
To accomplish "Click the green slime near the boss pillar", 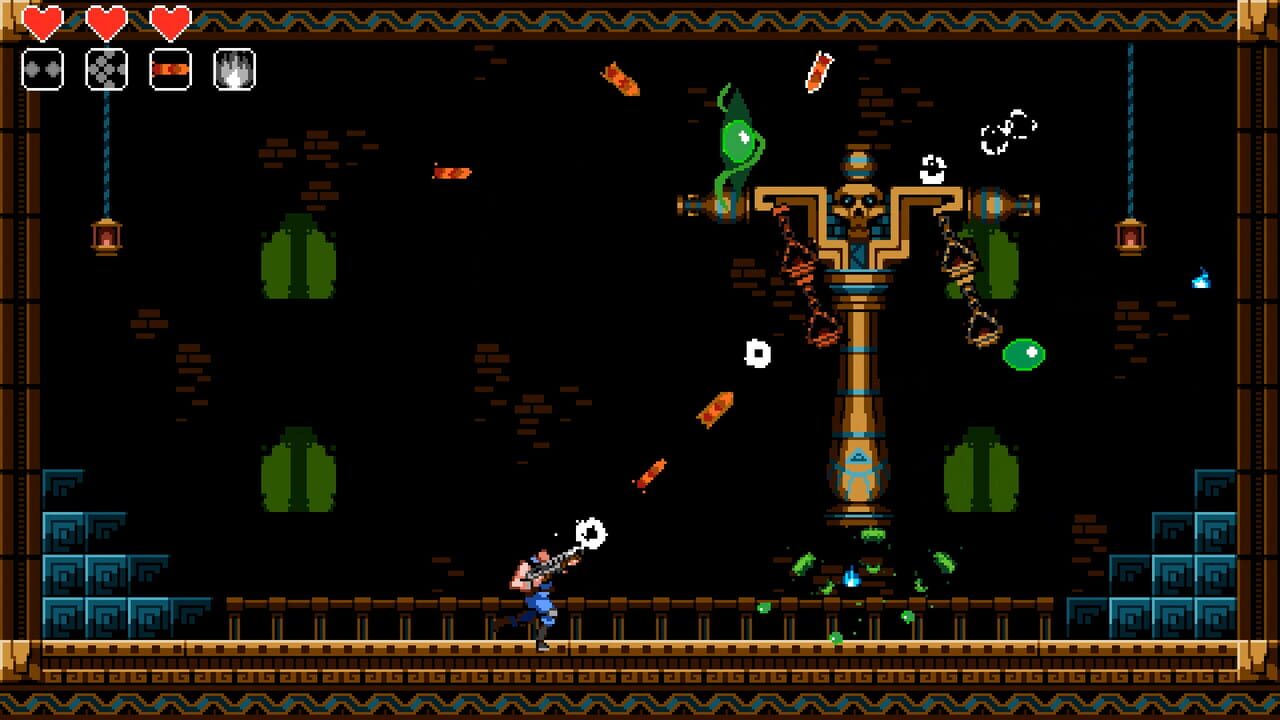I will point(1025,352).
